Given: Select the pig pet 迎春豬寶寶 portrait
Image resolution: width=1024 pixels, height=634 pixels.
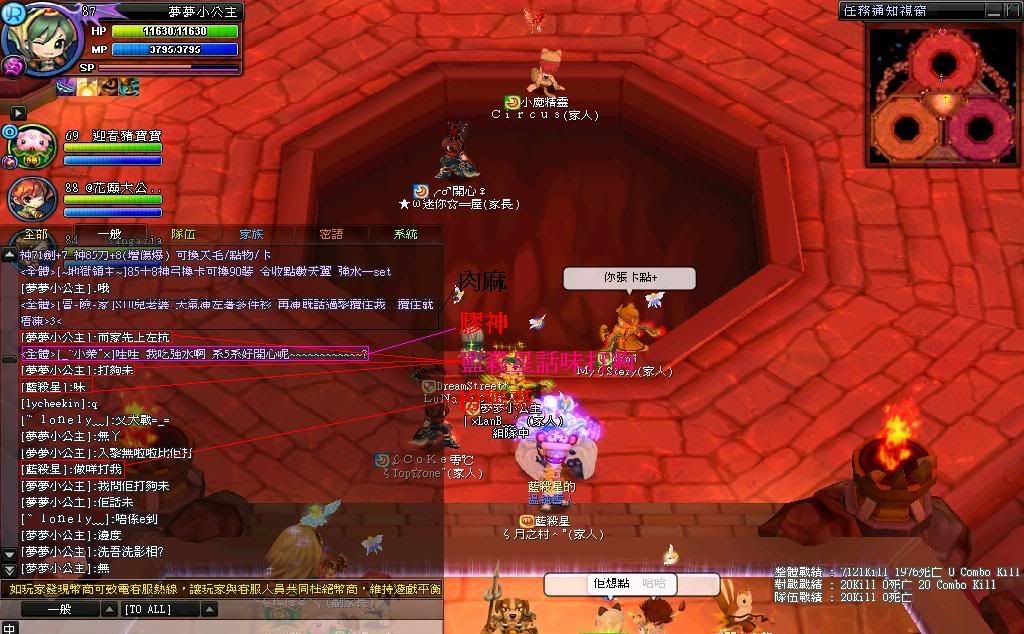Looking at the screenshot, I should [33, 147].
